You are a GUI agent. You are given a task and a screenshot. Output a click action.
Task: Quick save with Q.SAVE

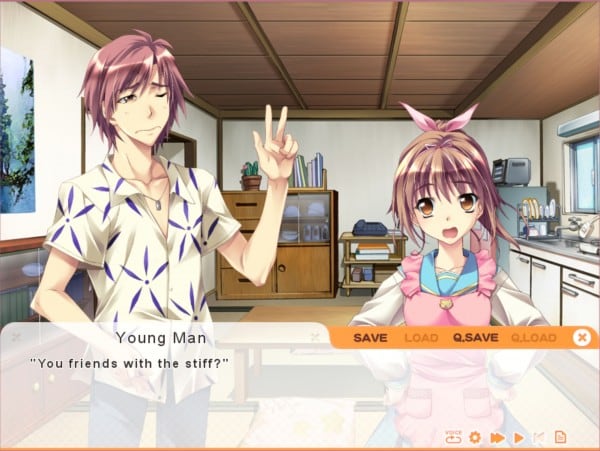click(475, 338)
